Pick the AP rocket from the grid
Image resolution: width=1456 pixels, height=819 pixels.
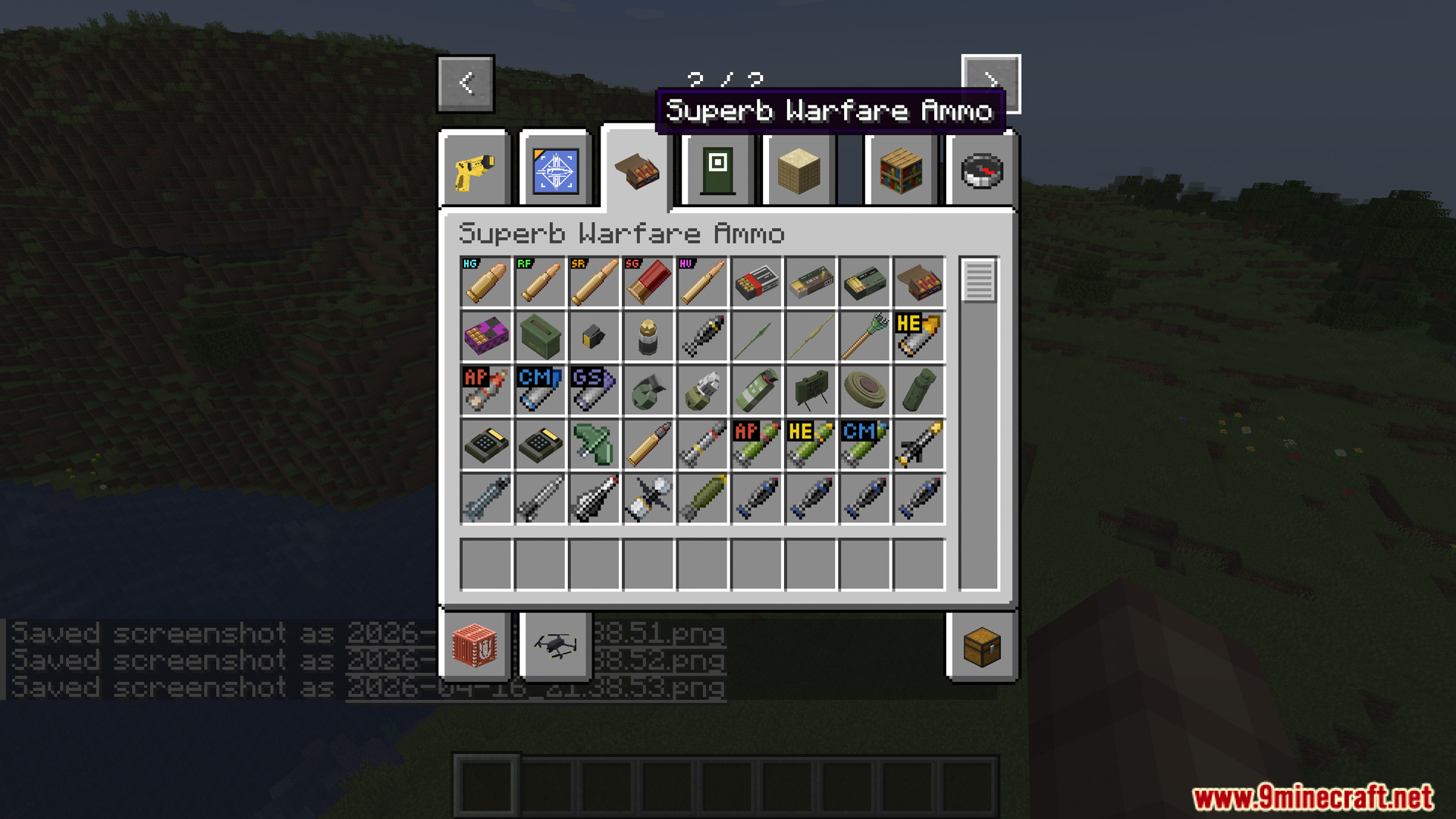tap(485, 390)
